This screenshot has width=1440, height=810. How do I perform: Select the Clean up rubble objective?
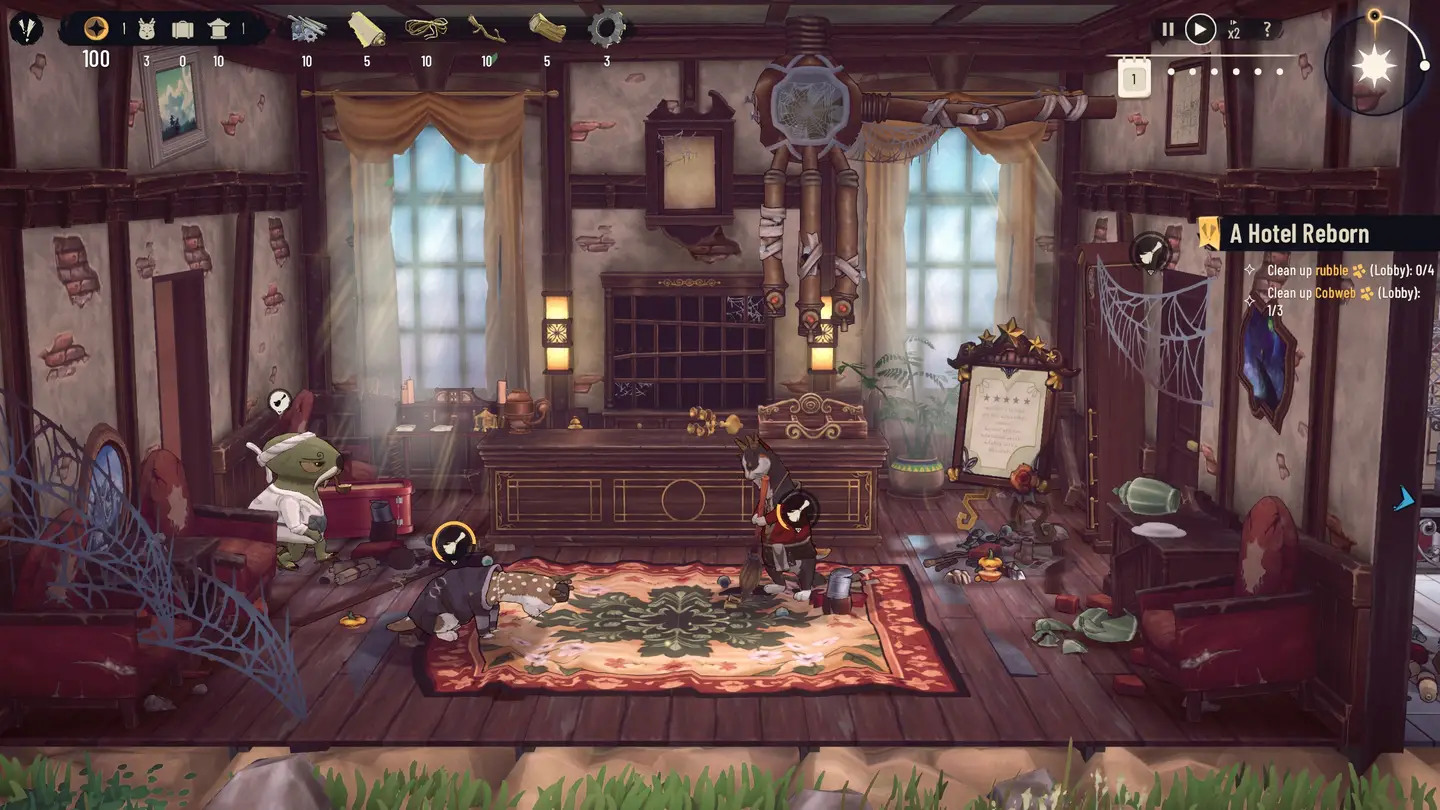click(x=1340, y=270)
